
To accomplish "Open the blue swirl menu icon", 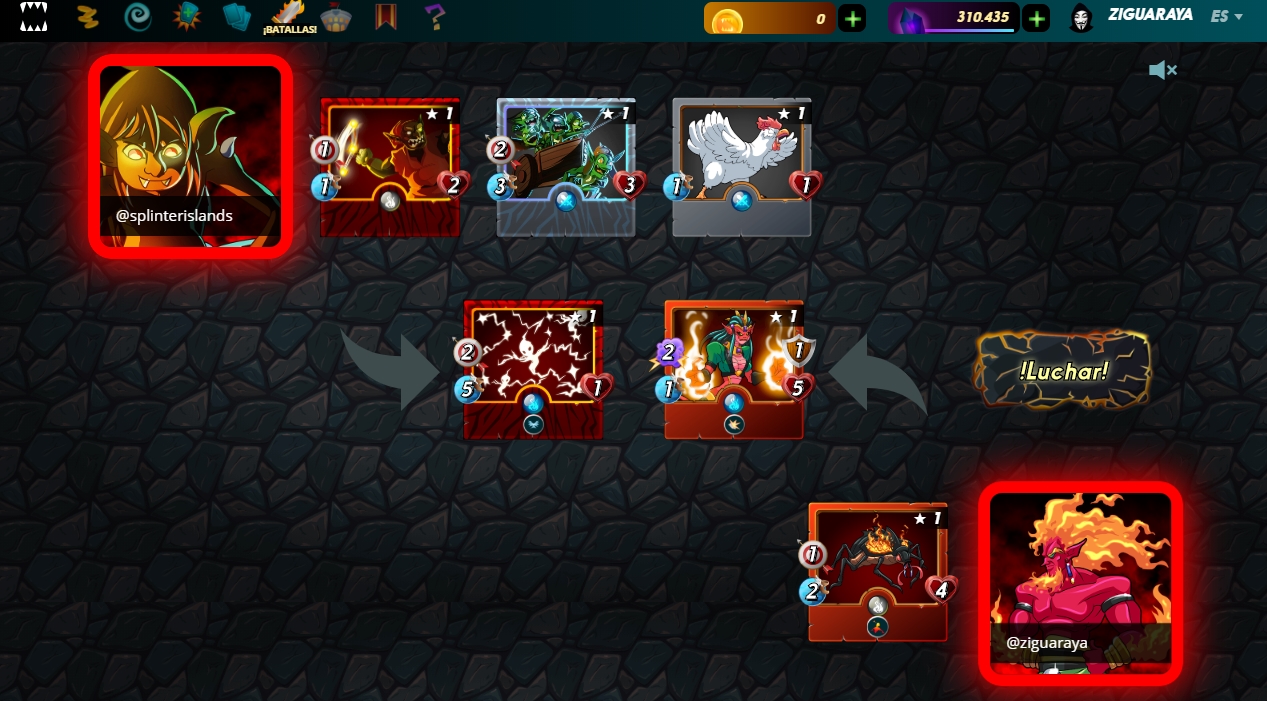I will click(x=137, y=17).
